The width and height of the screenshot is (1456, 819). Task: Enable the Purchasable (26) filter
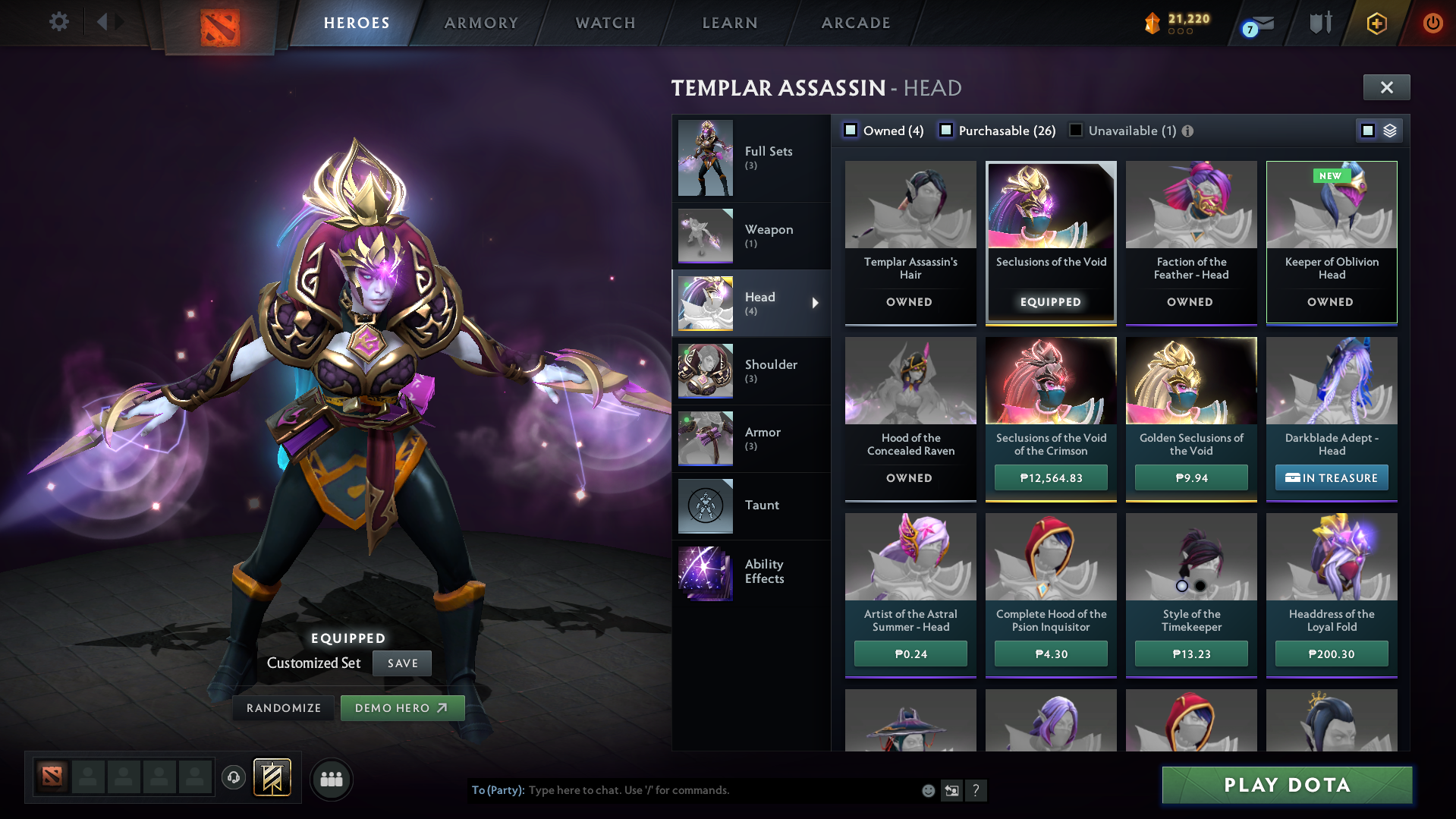click(x=946, y=131)
